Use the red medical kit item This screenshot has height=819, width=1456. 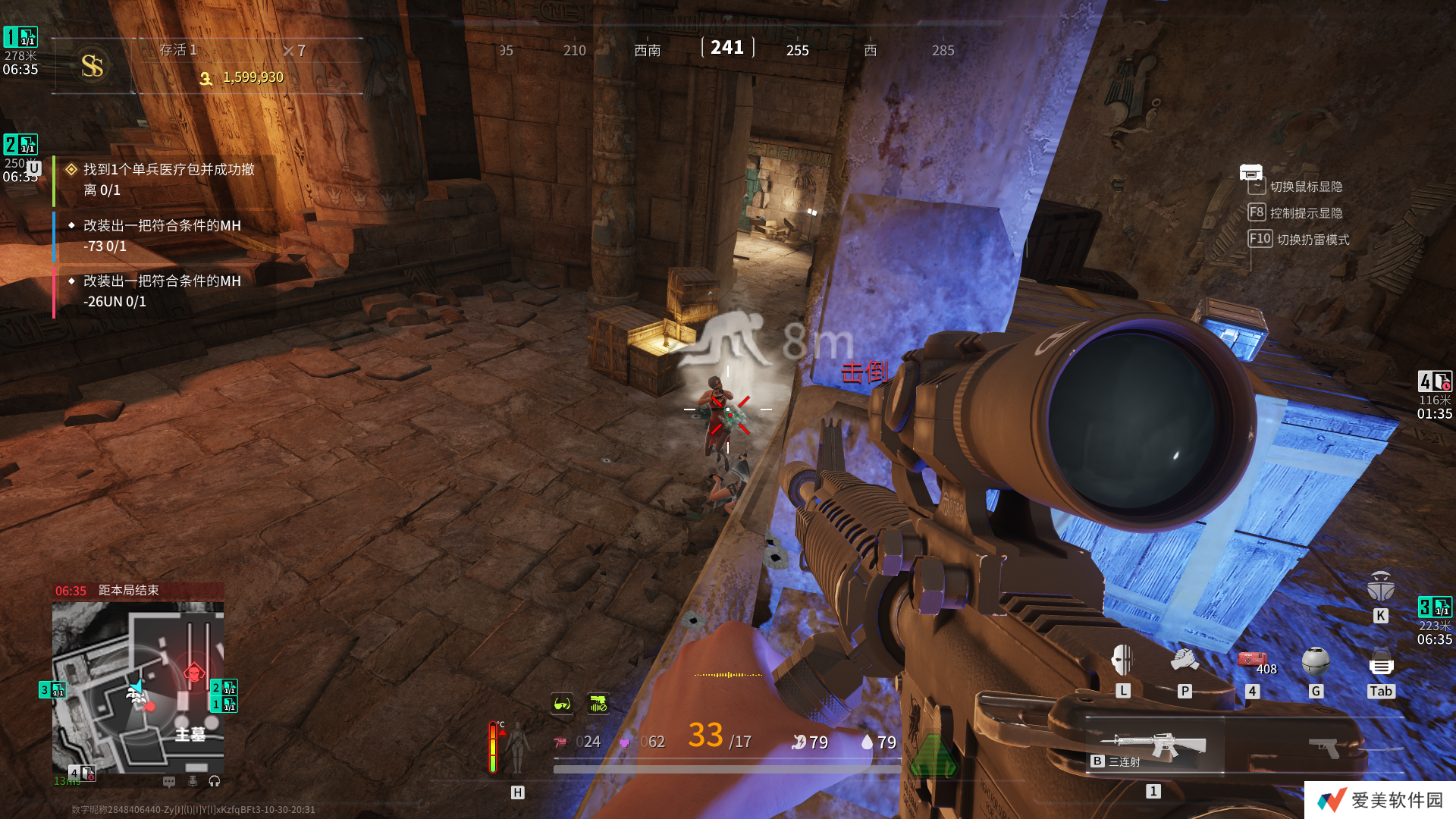tap(1252, 659)
